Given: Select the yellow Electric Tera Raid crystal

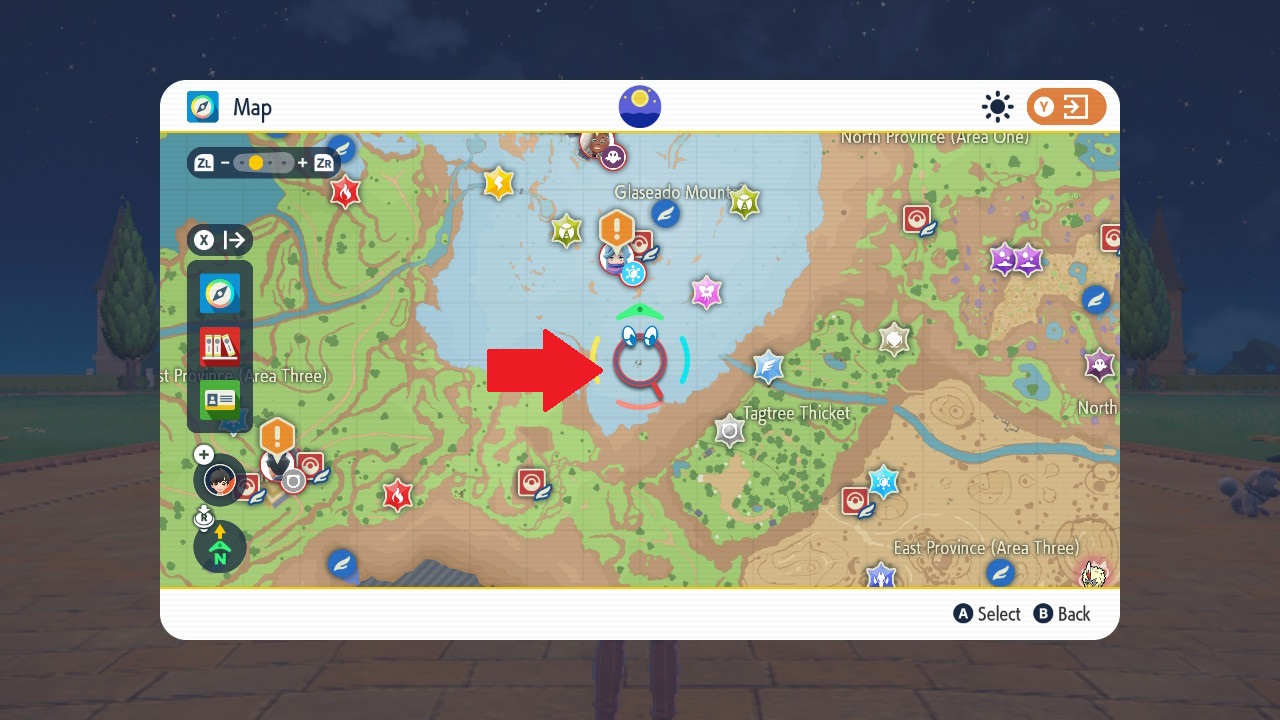Looking at the screenshot, I should [498, 183].
